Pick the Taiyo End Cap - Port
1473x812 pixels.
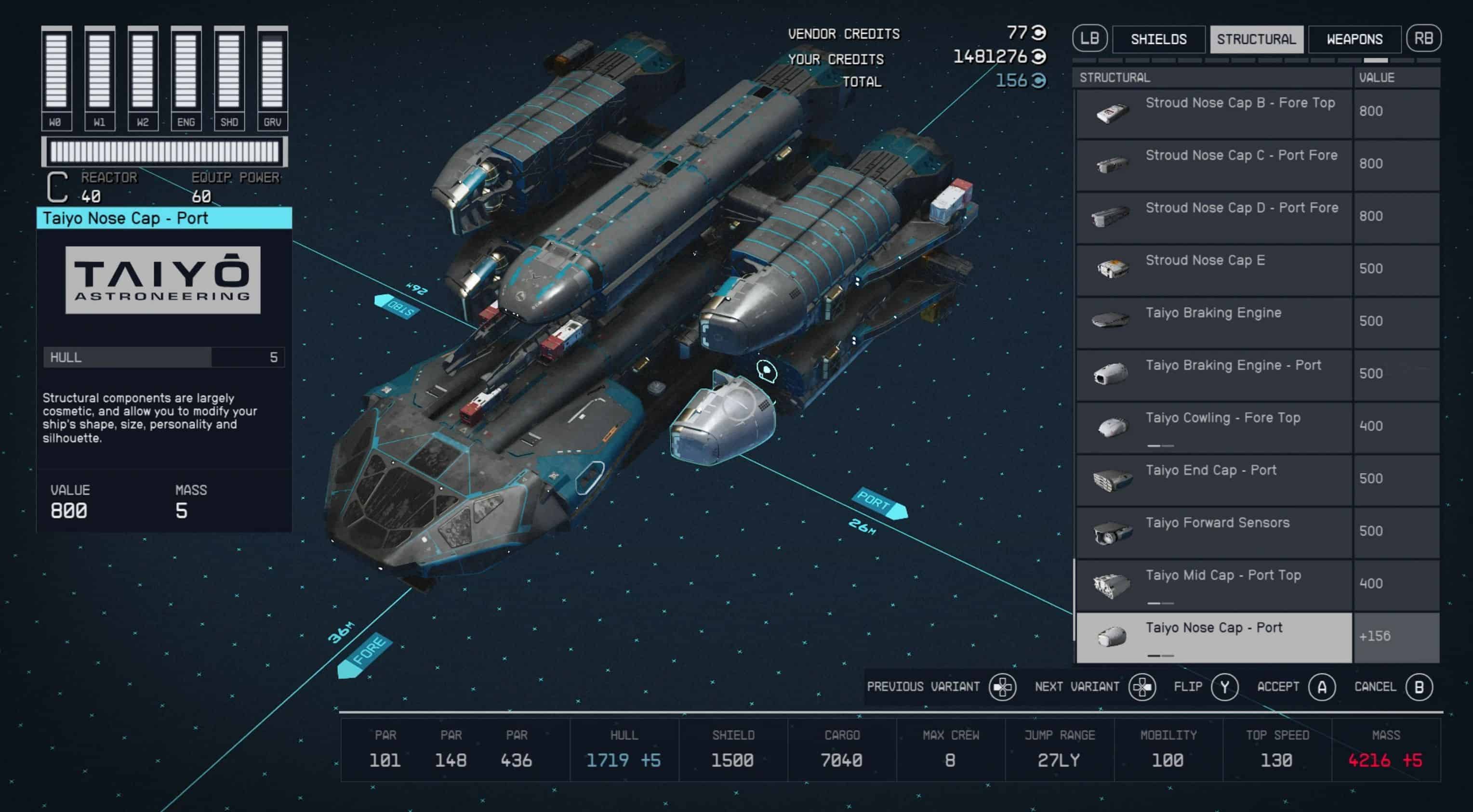(1214, 480)
